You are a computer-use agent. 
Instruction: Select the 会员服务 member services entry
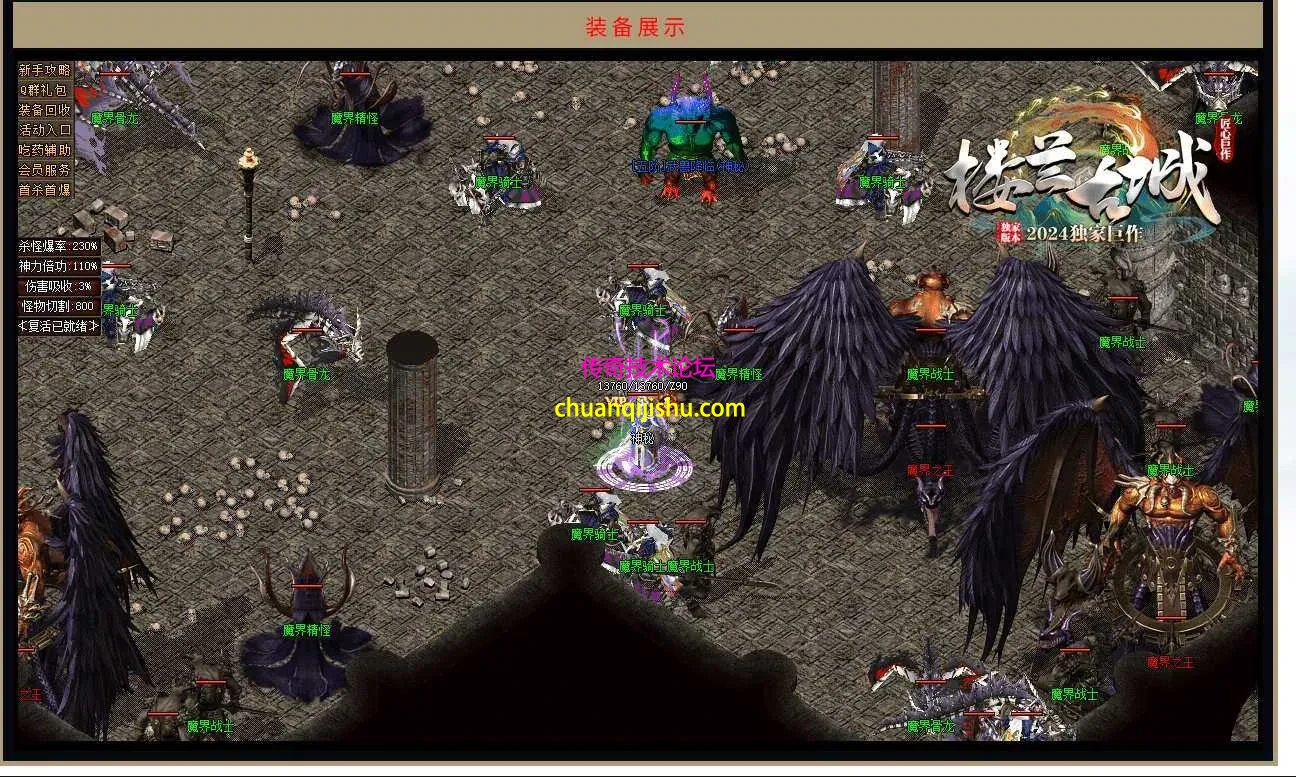pos(45,170)
